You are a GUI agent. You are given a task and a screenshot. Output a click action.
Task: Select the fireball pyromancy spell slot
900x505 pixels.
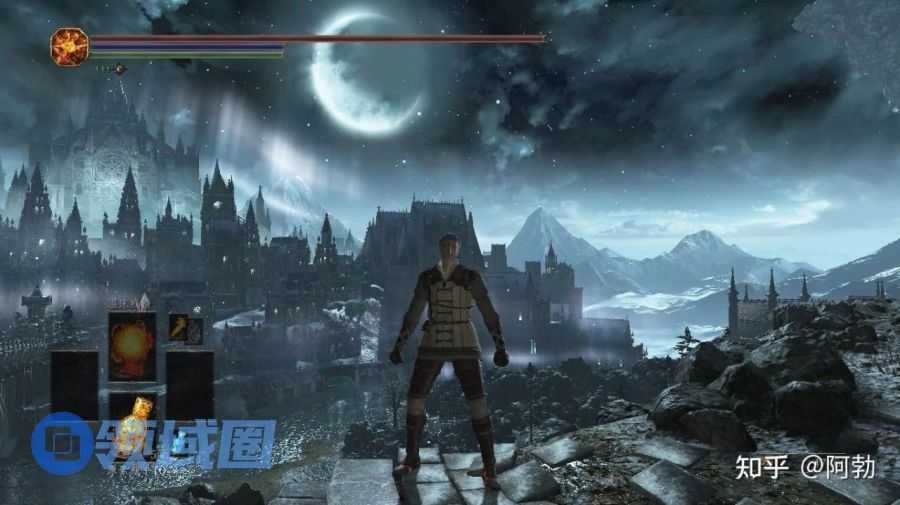[132, 346]
